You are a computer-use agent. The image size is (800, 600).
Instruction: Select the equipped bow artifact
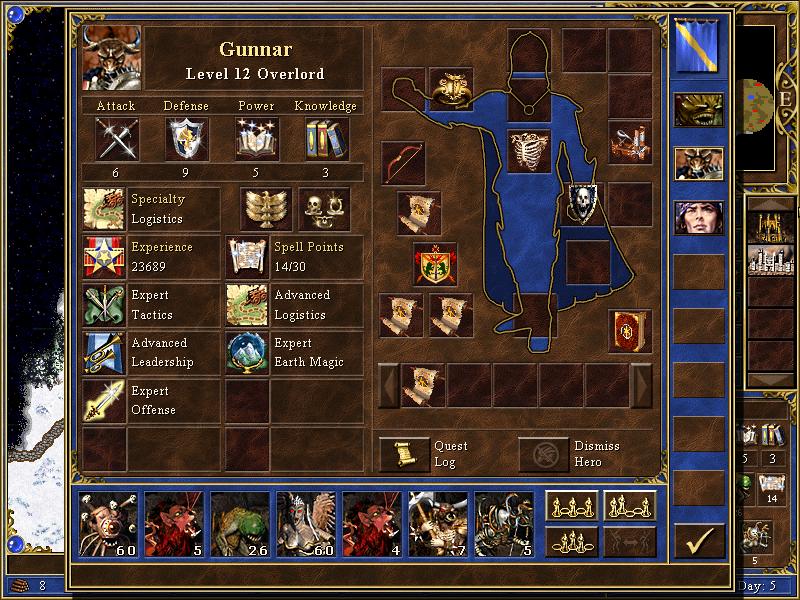click(x=403, y=162)
